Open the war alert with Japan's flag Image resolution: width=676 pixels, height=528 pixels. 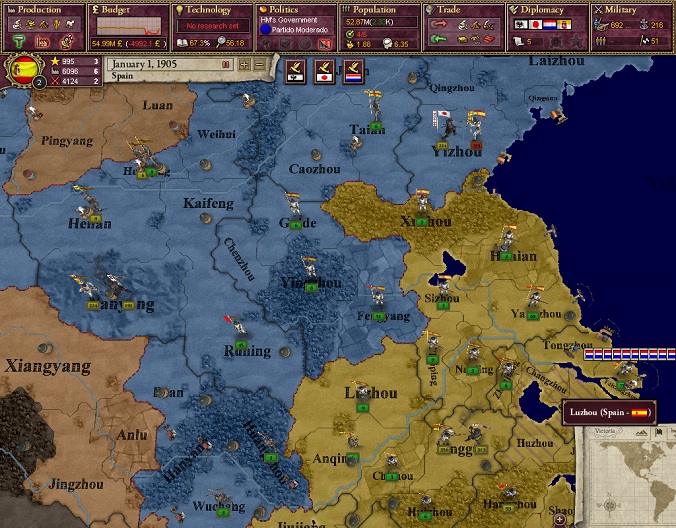(325, 70)
